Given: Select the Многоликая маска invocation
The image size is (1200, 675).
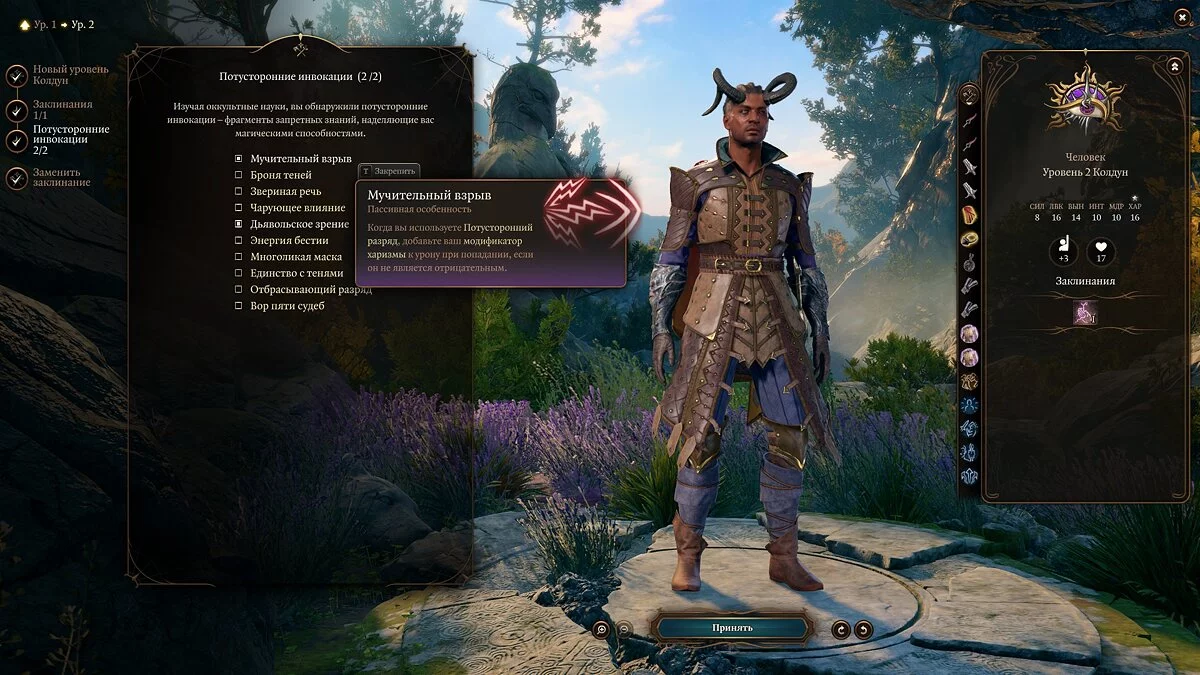Looking at the screenshot, I should tap(239, 256).
